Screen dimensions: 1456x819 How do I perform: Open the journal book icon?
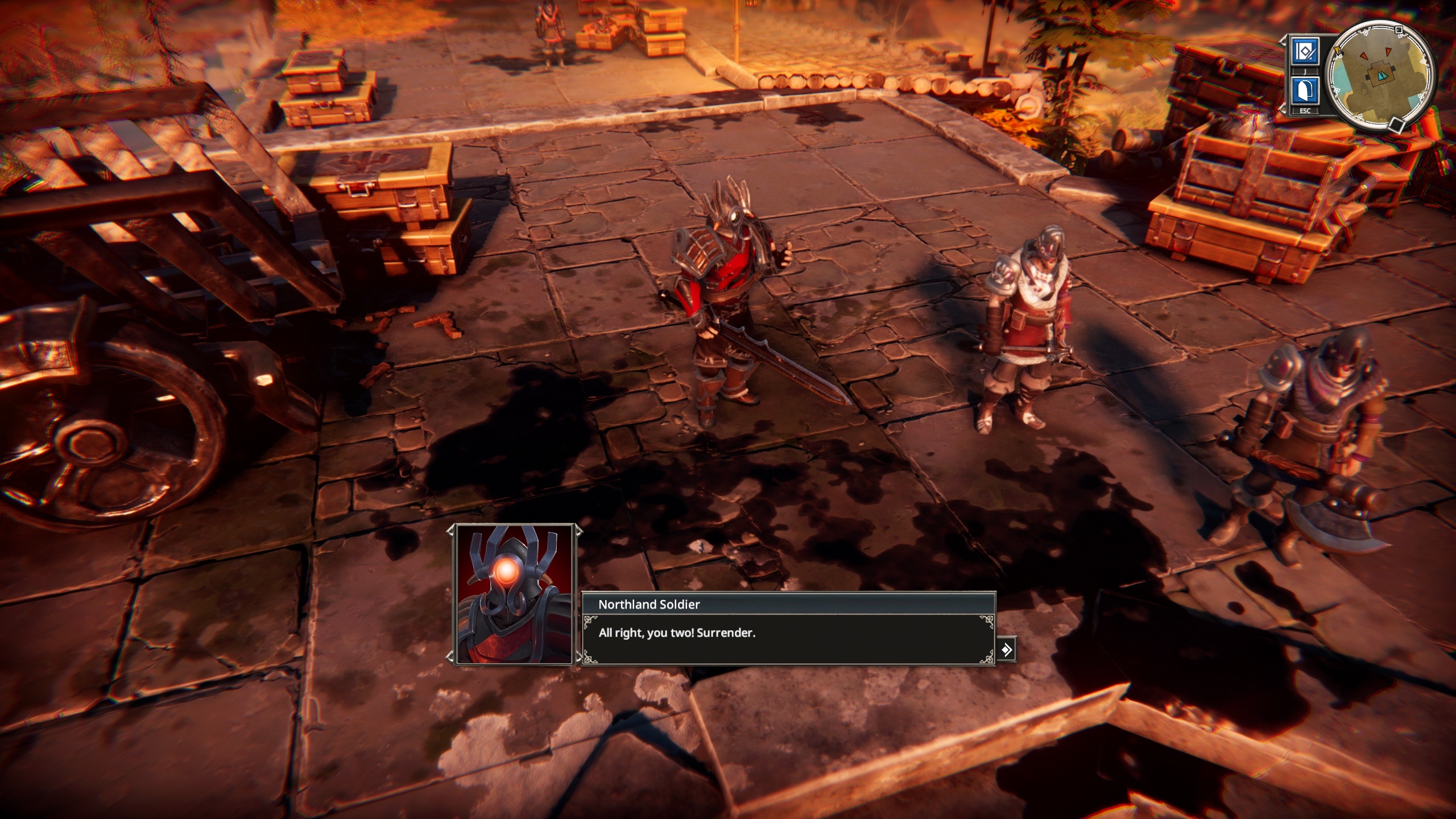pos(1305,52)
